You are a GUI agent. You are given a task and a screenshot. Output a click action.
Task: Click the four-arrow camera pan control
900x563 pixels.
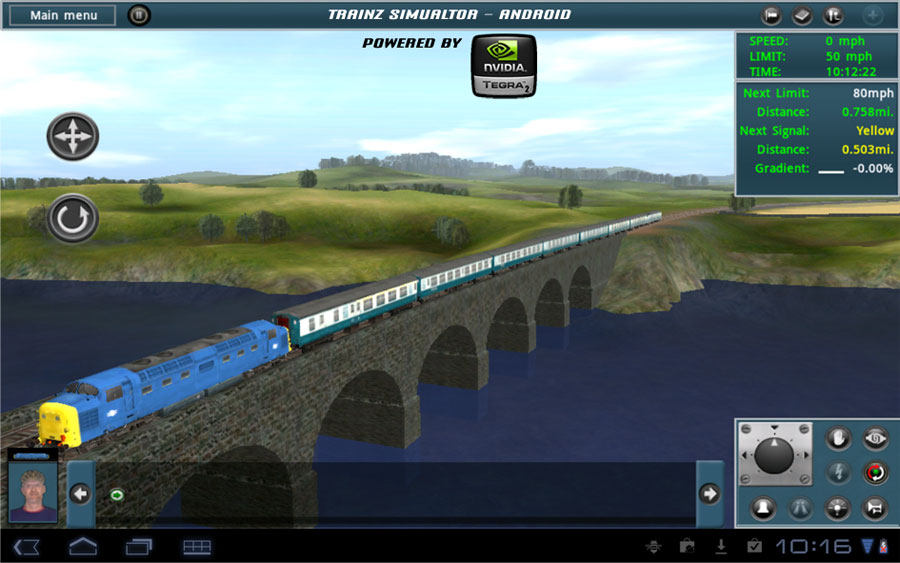click(73, 136)
